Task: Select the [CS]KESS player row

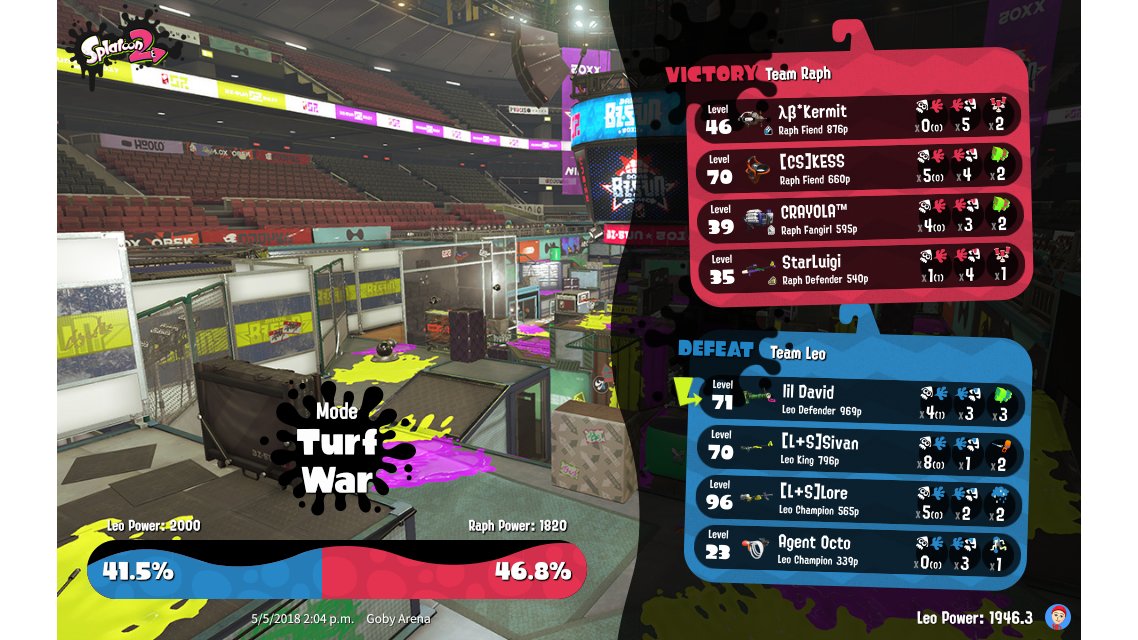Action: point(860,167)
